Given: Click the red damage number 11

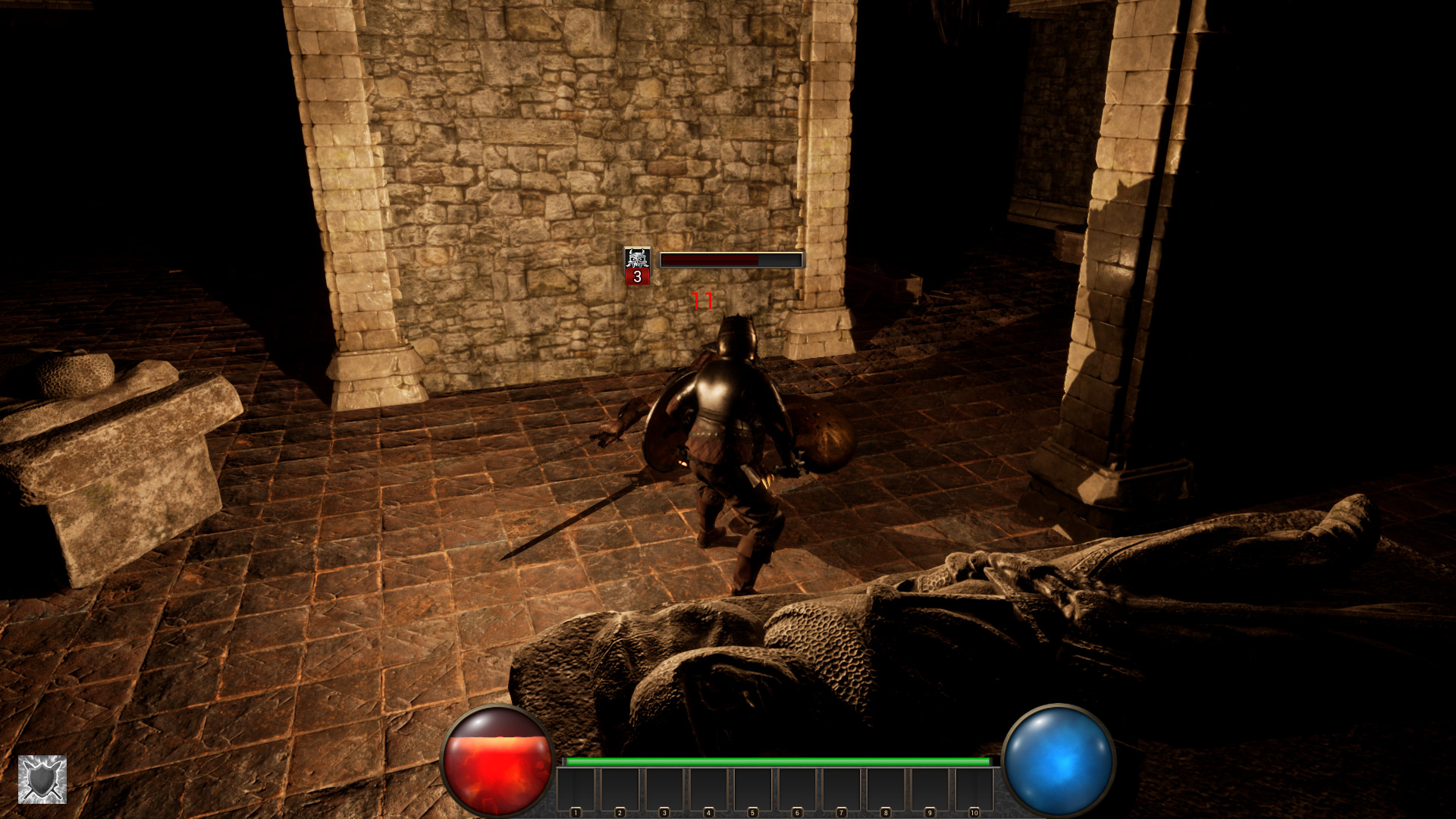Looking at the screenshot, I should coord(701,302).
